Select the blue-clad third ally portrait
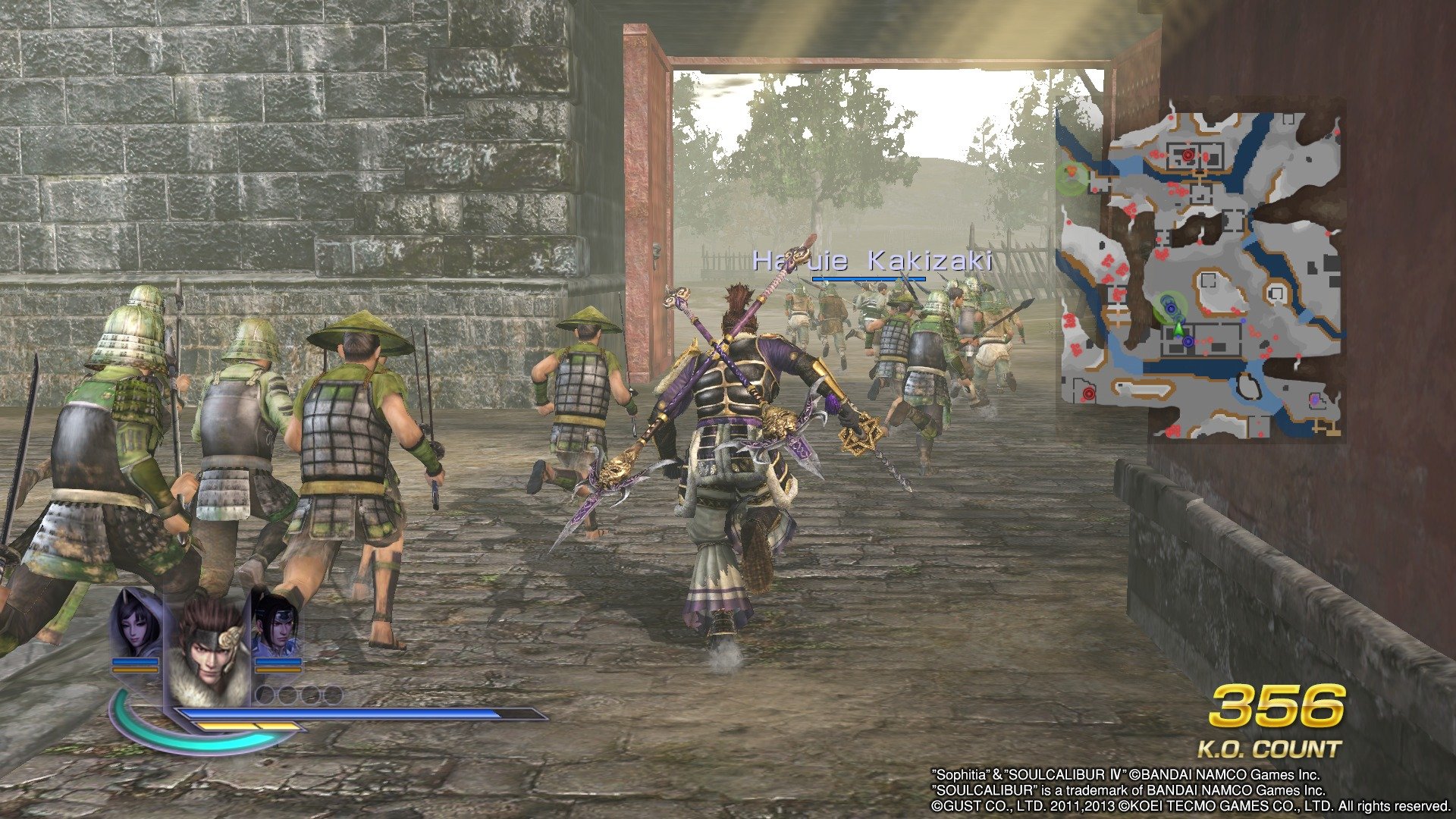Image resolution: width=1456 pixels, height=819 pixels. pos(279,632)
